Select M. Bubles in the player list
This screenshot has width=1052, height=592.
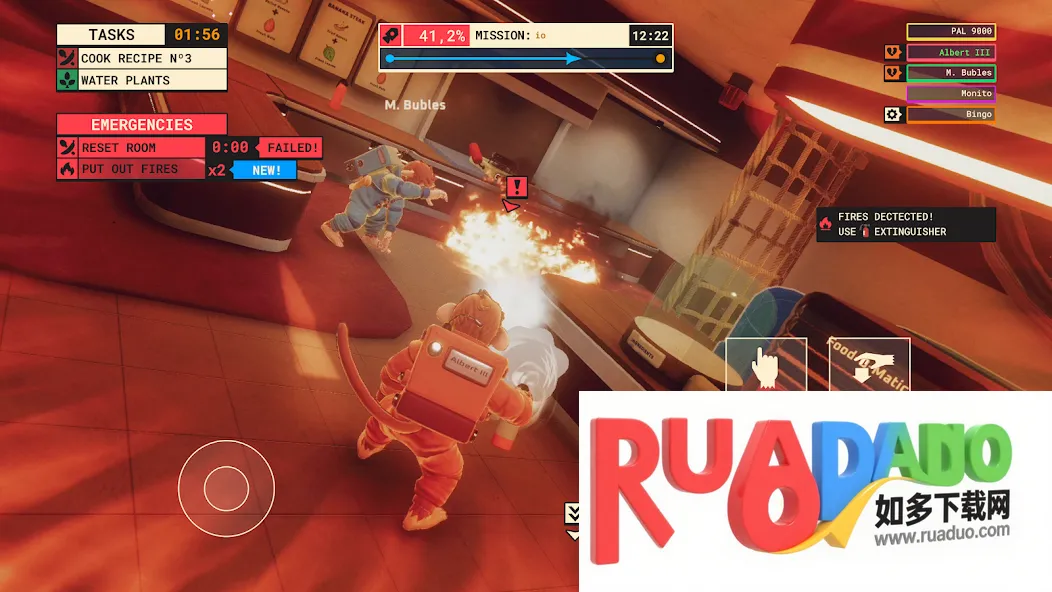point(951,73)
